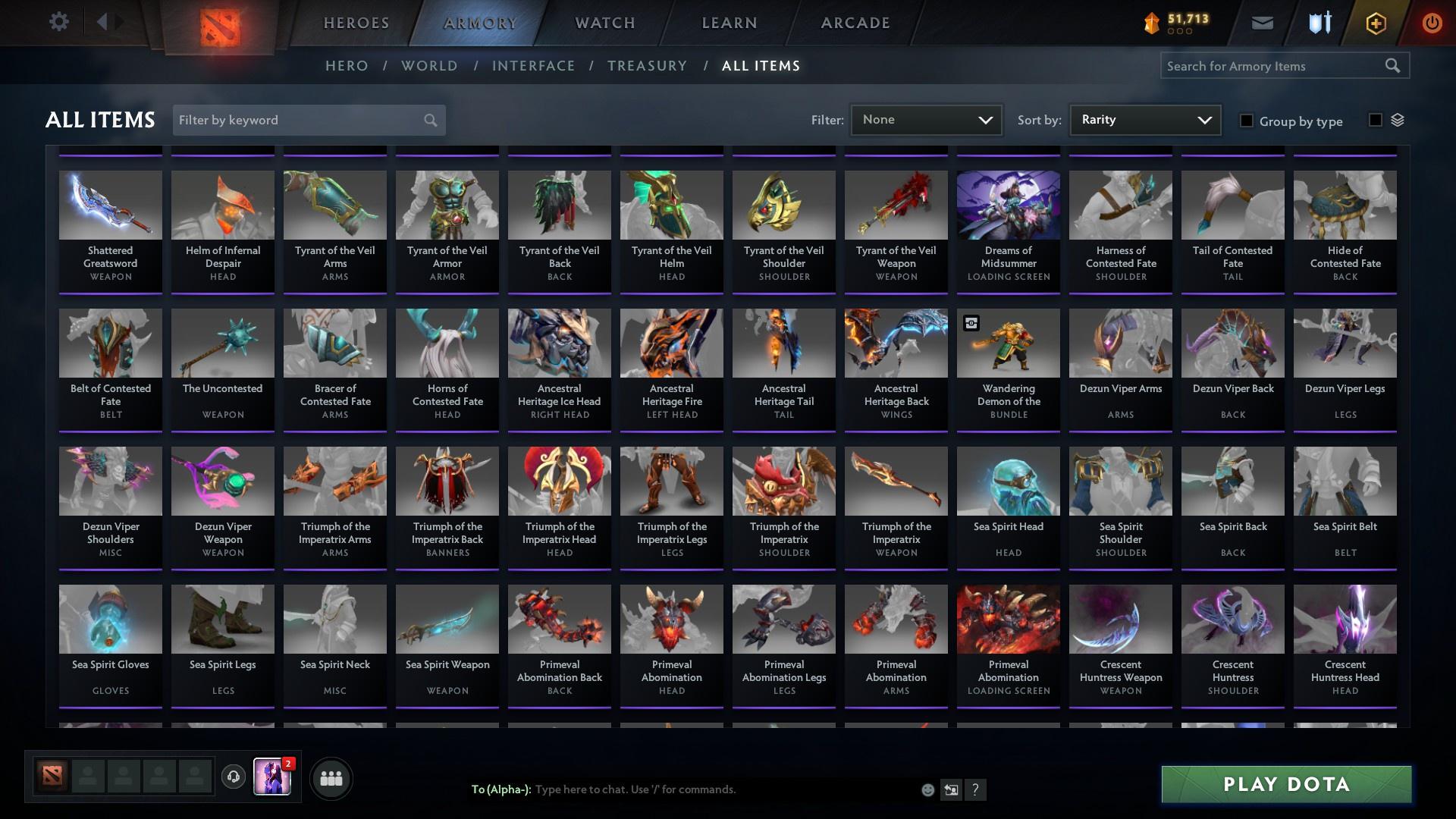The image size is (1456, 819).
Task: Enable the Group by type checkbox
Action: 1247,121
